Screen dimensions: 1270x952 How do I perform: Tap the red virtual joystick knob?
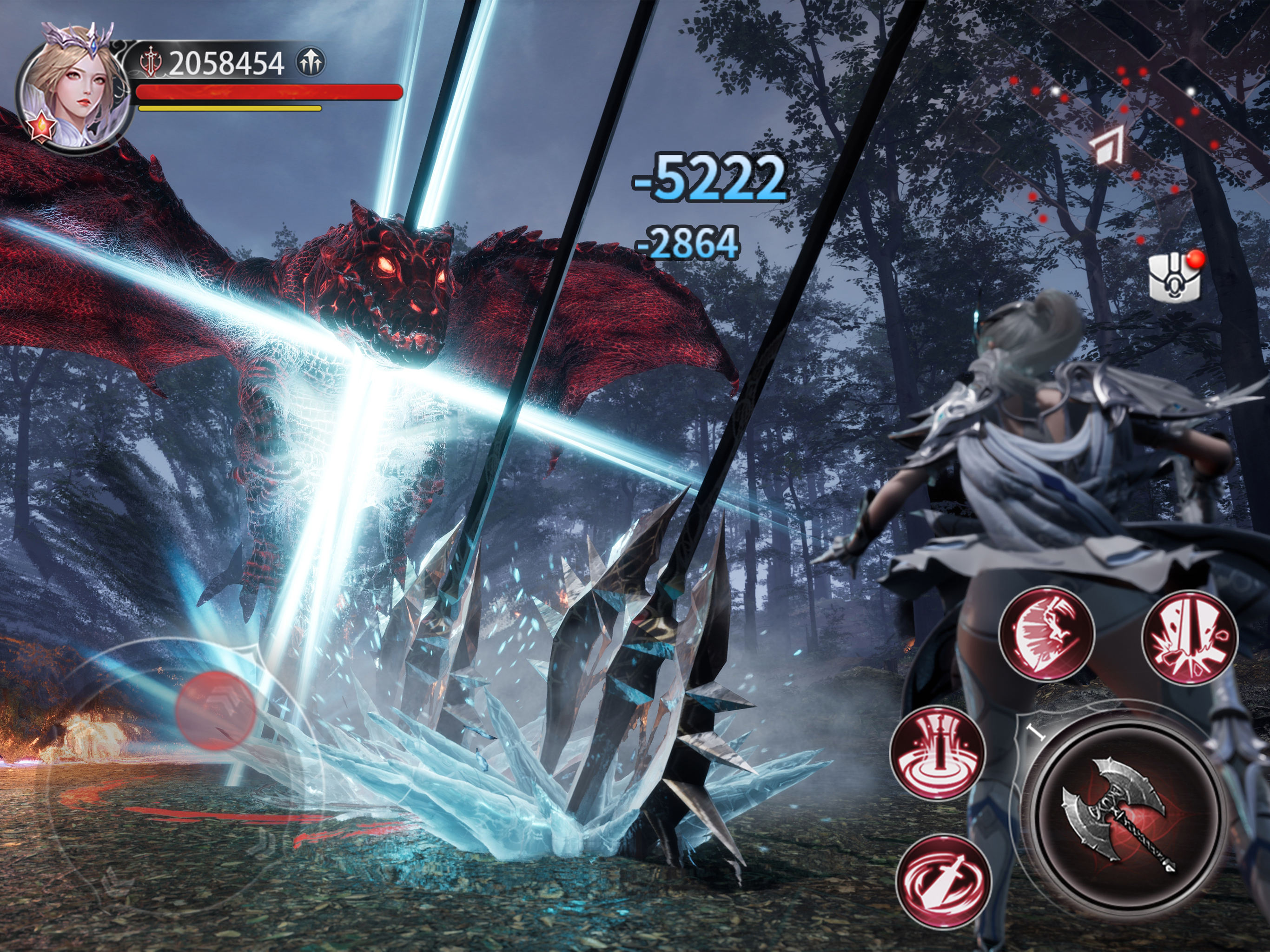216,709
